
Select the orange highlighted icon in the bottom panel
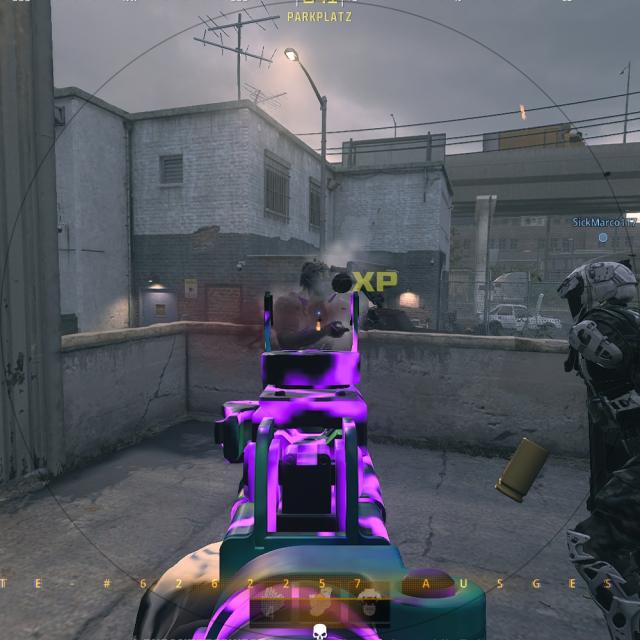319,604
